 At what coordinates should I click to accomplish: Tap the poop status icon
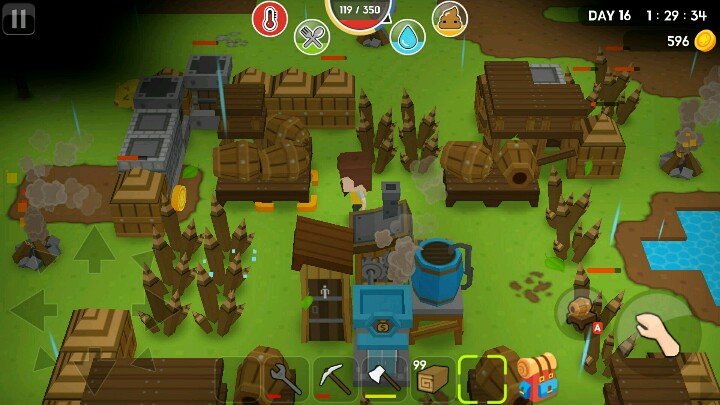click(449, 18)
